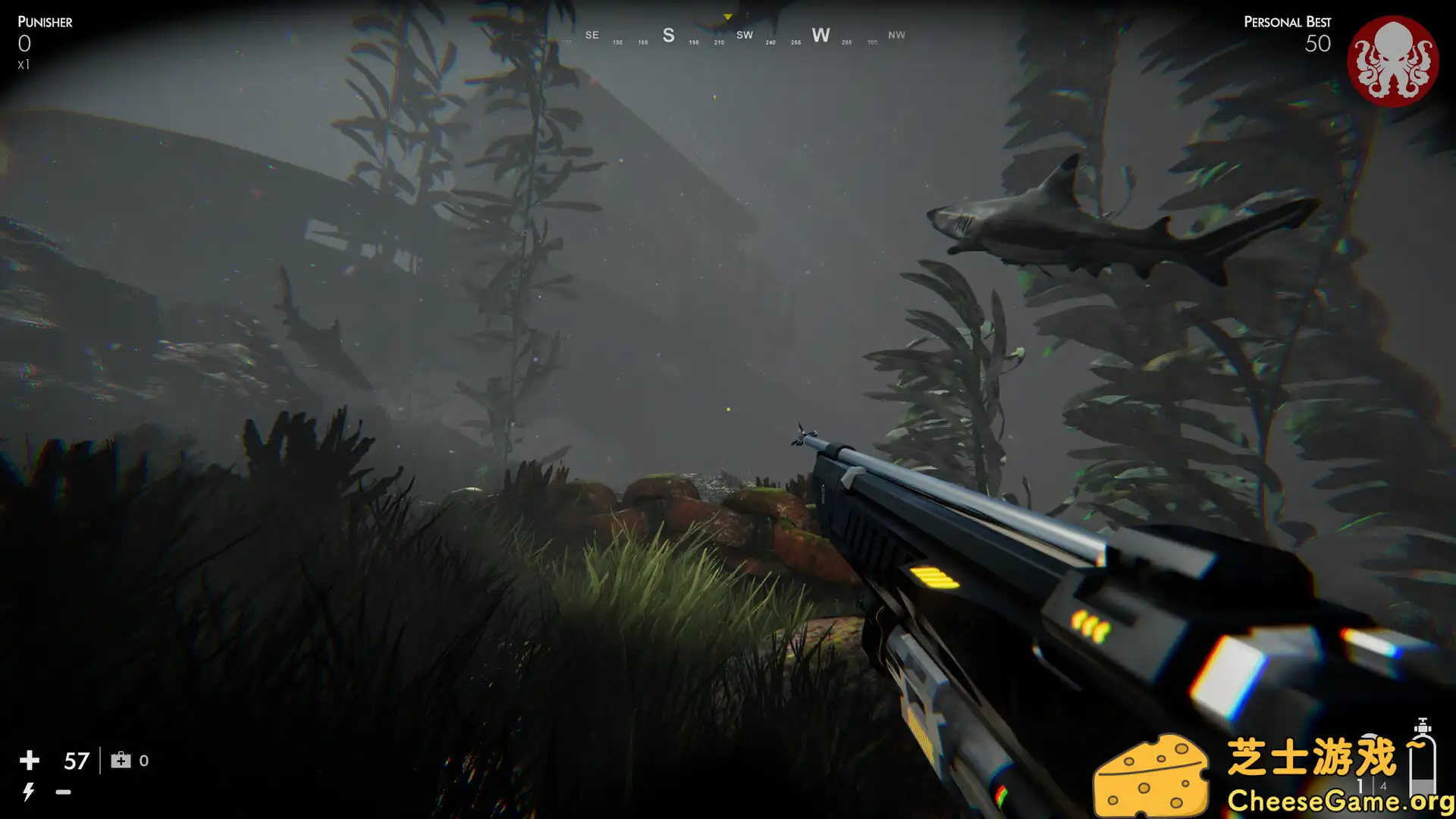Click the Punisher weapon label
Viewport: 1456px width, 819px height.
[x=45, y=22]
